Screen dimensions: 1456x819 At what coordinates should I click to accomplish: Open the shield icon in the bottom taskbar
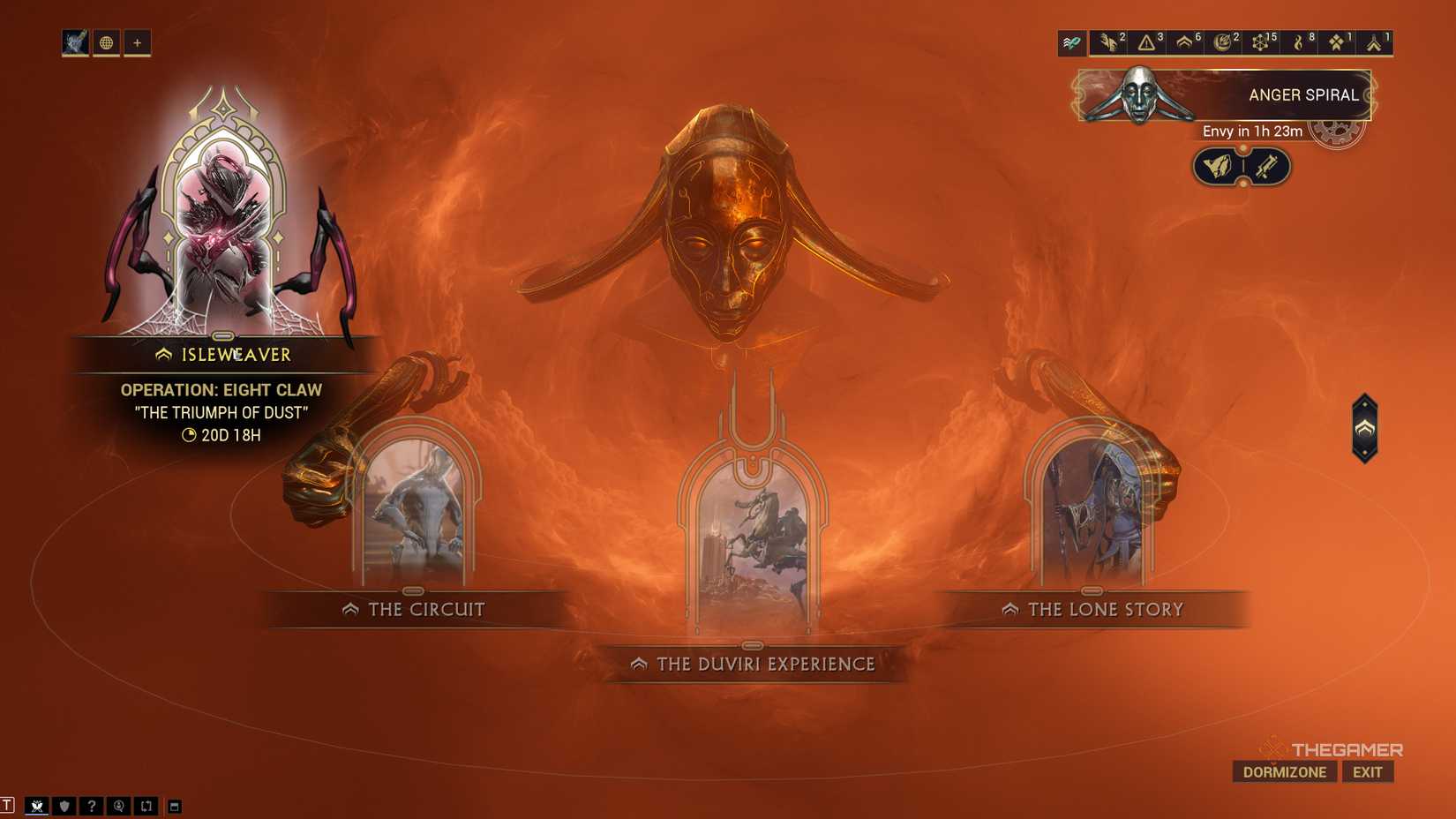pos(65,805)
